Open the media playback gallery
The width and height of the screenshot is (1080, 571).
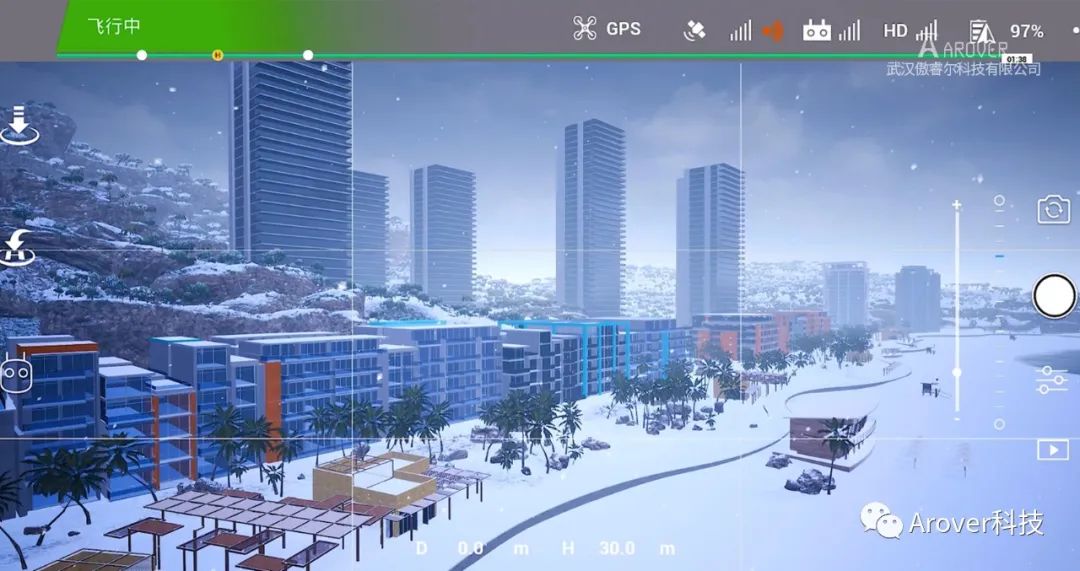[x=1052, y=450]
